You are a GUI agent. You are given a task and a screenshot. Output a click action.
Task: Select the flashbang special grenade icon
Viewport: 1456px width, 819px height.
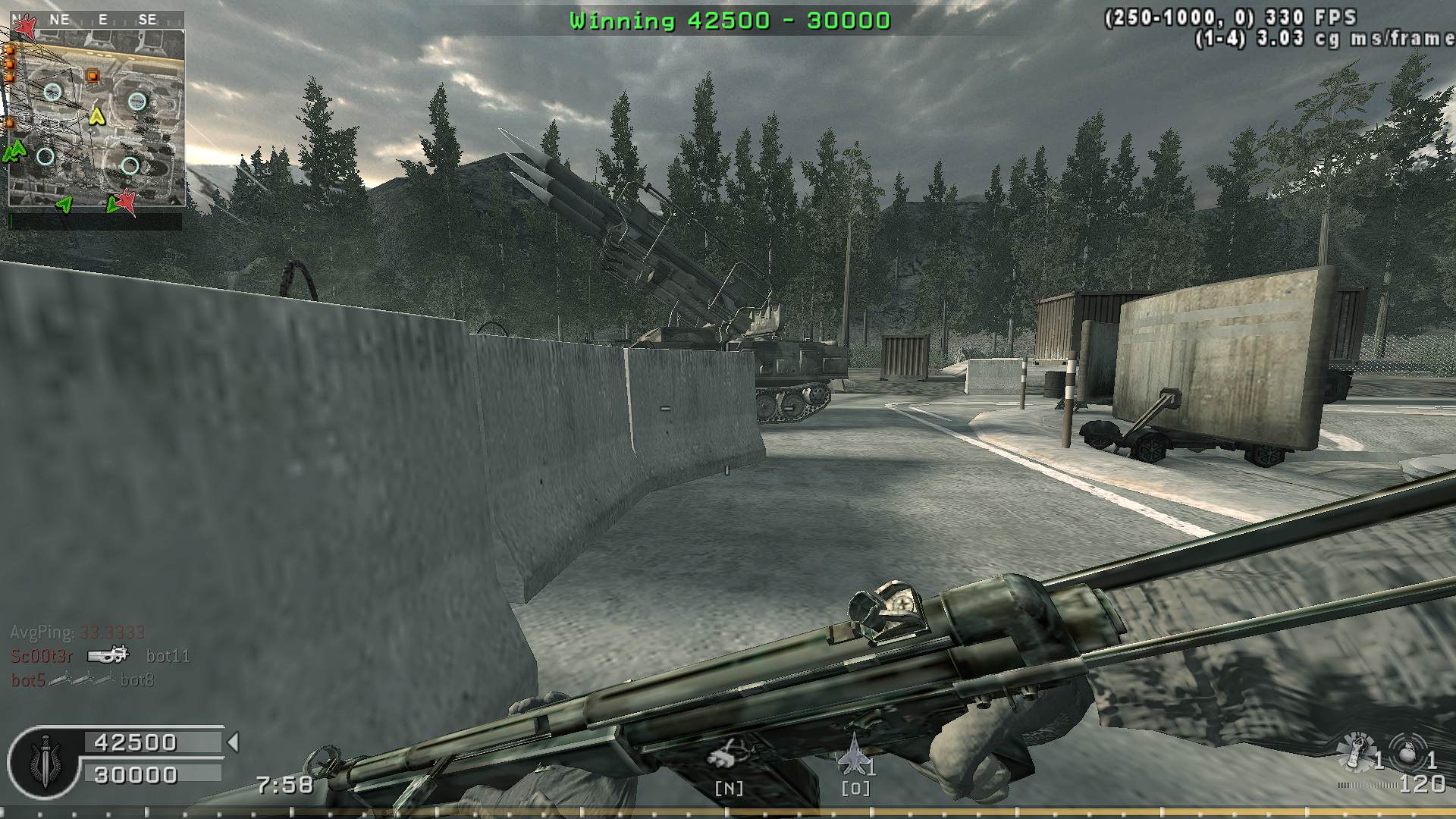1355,751
